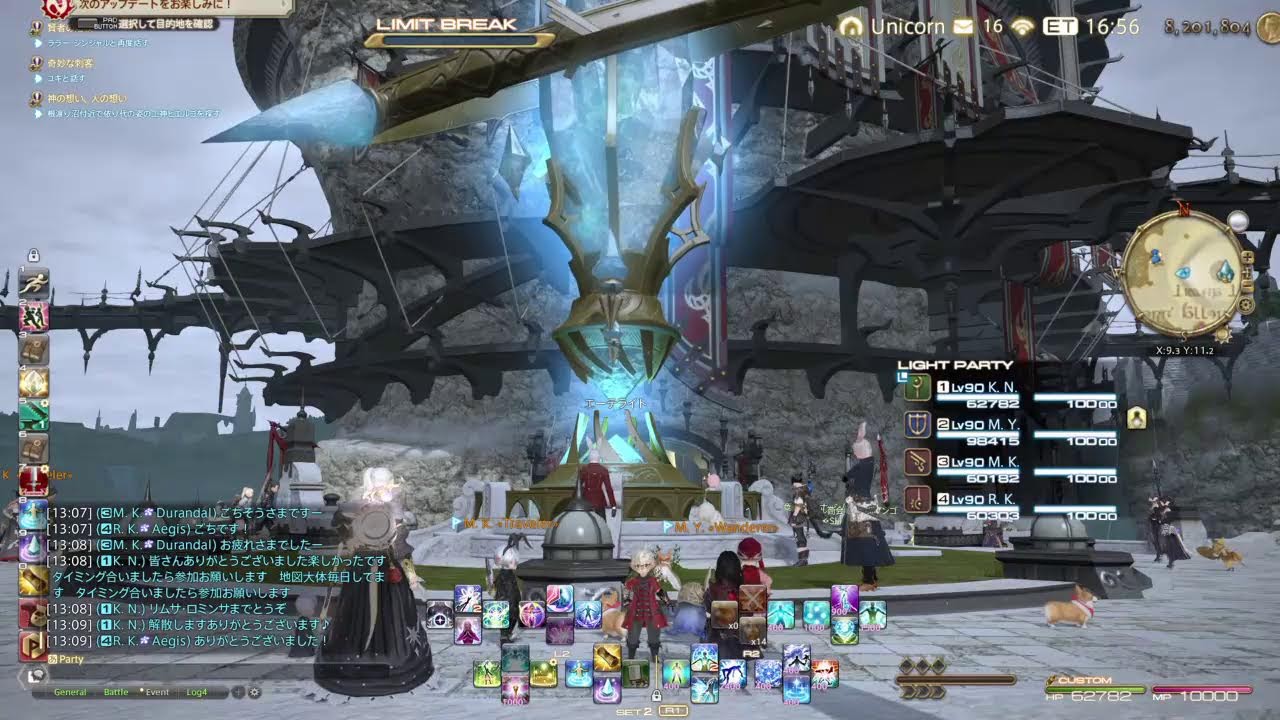Click the connection signal icon next to Unicorn

click(x=1022, y=27)
